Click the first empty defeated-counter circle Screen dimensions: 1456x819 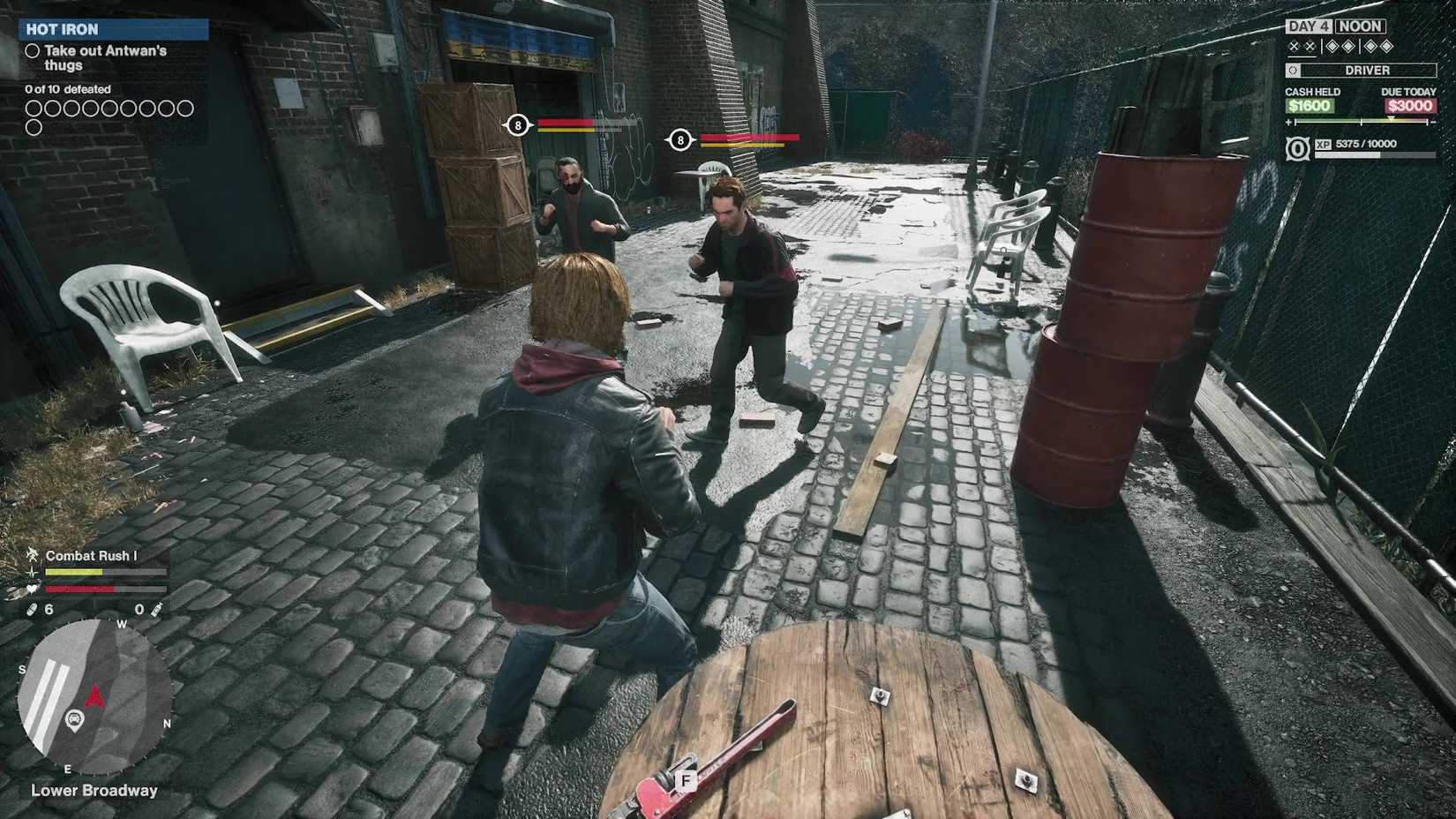coord(33,108)
